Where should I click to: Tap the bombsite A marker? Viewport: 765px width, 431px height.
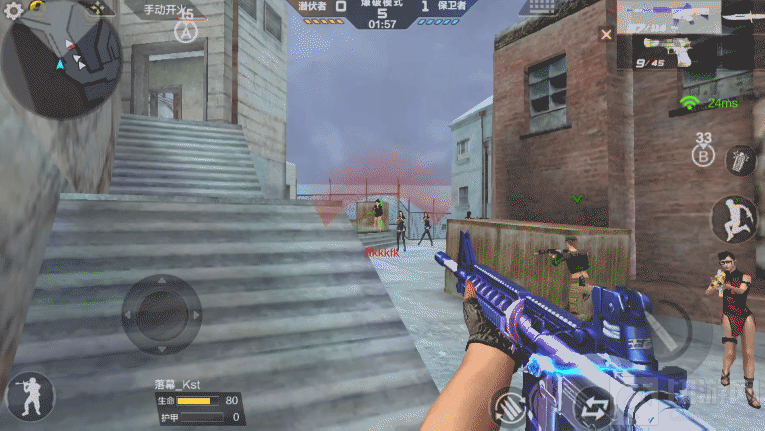click(186, 32)
